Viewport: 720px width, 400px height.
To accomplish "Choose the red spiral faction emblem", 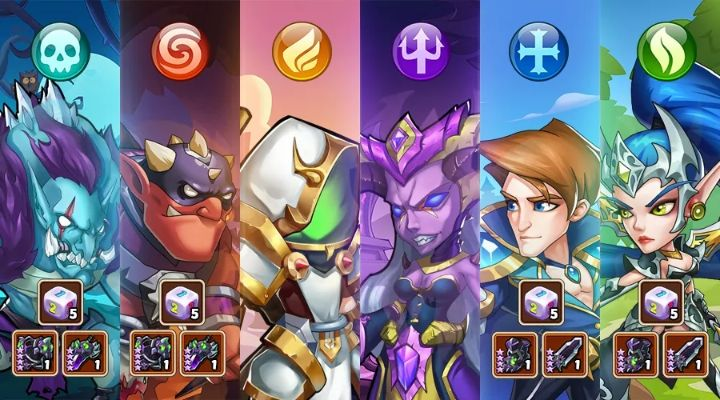I will click(x=180, y=52).
